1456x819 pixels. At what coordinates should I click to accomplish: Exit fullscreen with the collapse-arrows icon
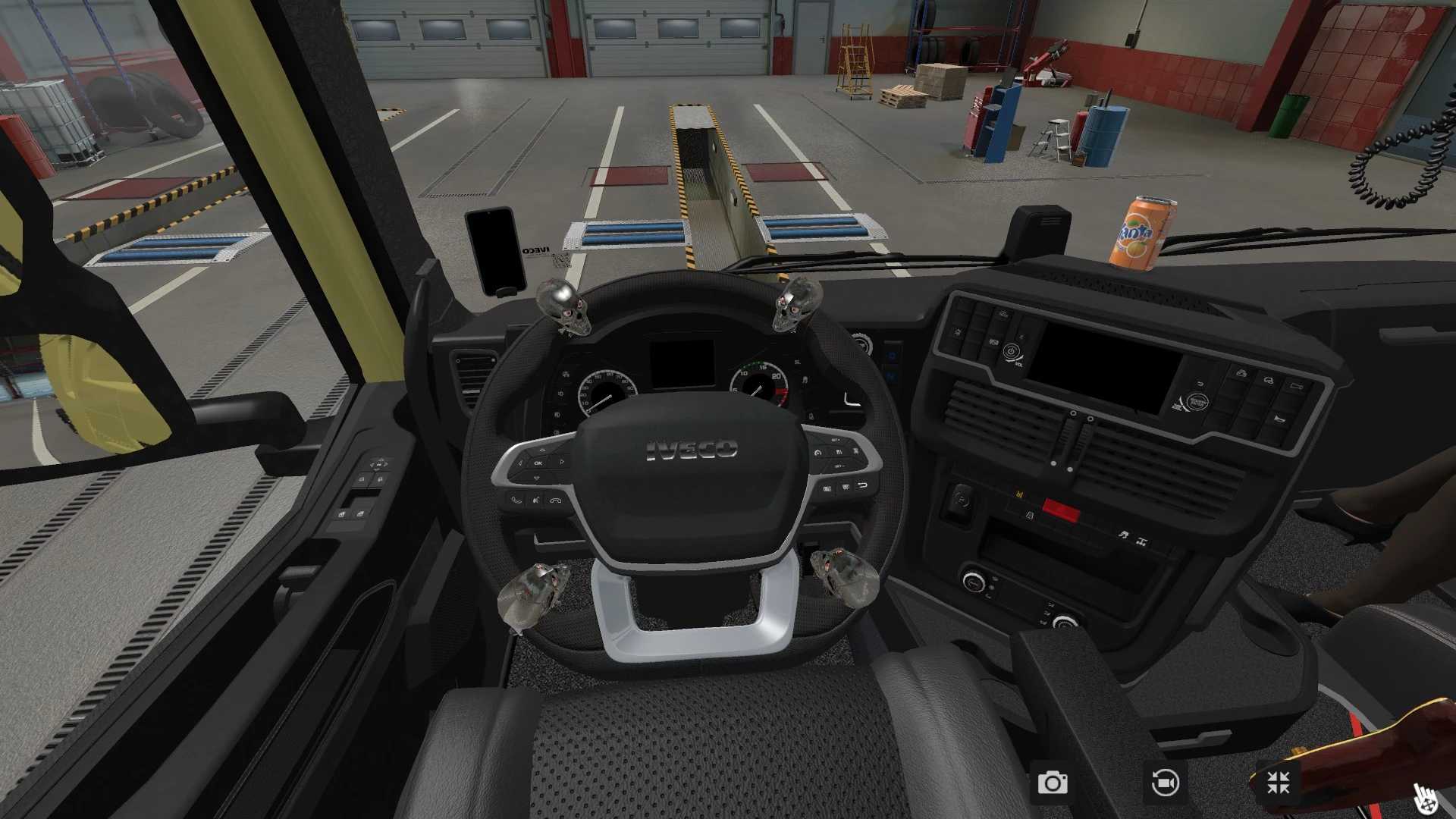(x=1278, y=783)
